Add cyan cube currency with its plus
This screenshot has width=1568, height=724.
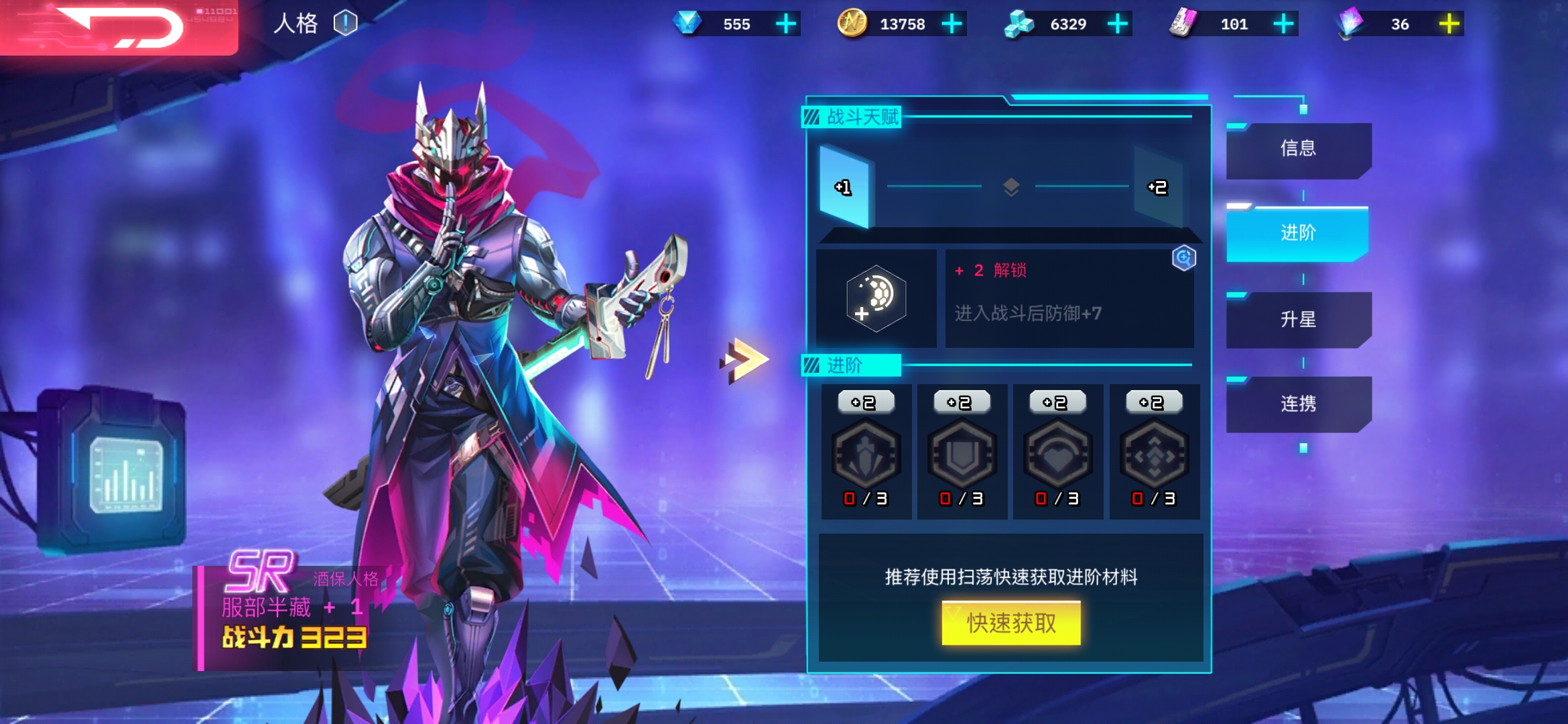tap(1117, 24)
